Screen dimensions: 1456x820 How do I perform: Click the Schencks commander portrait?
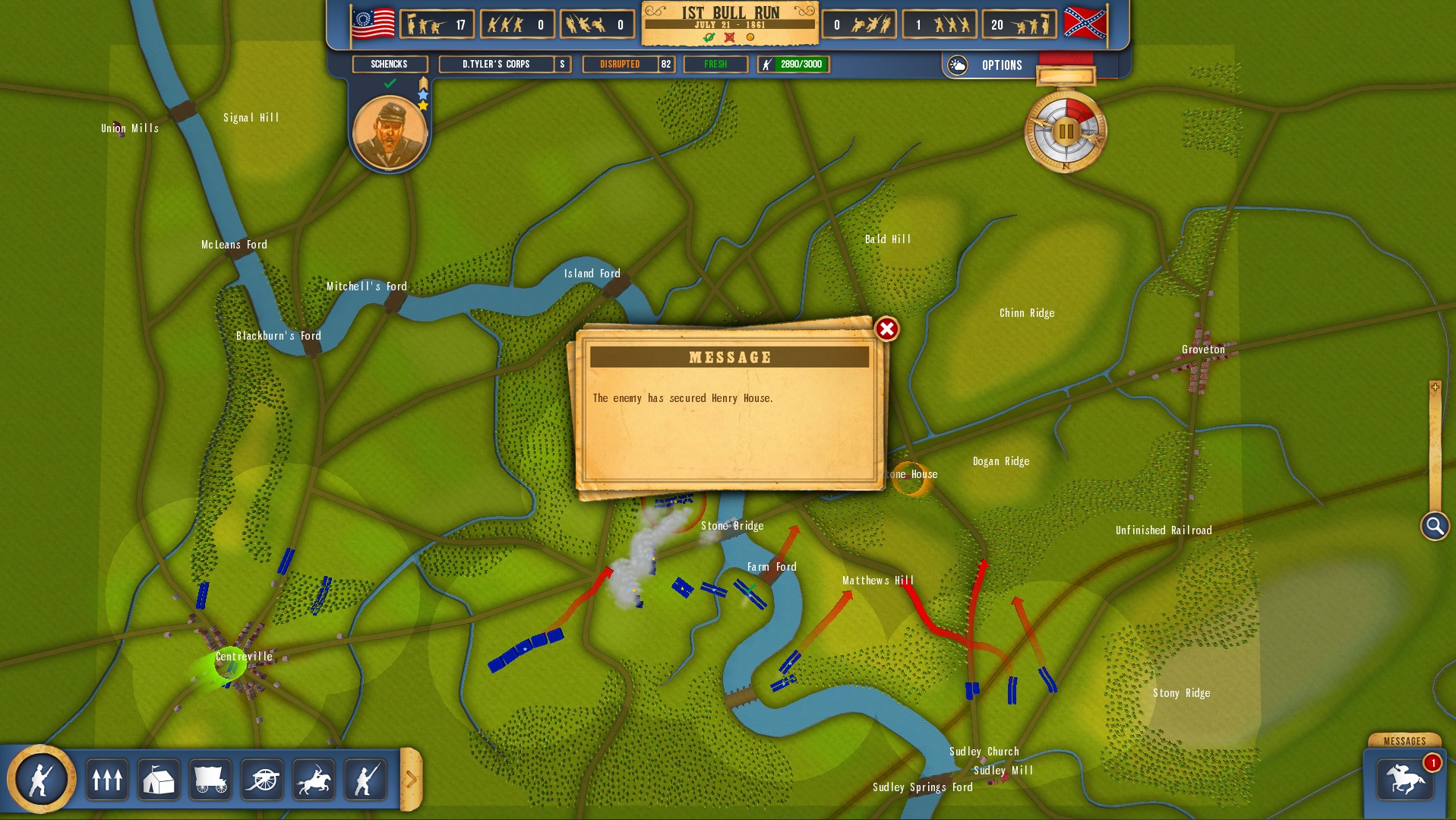tap(390, 131)
